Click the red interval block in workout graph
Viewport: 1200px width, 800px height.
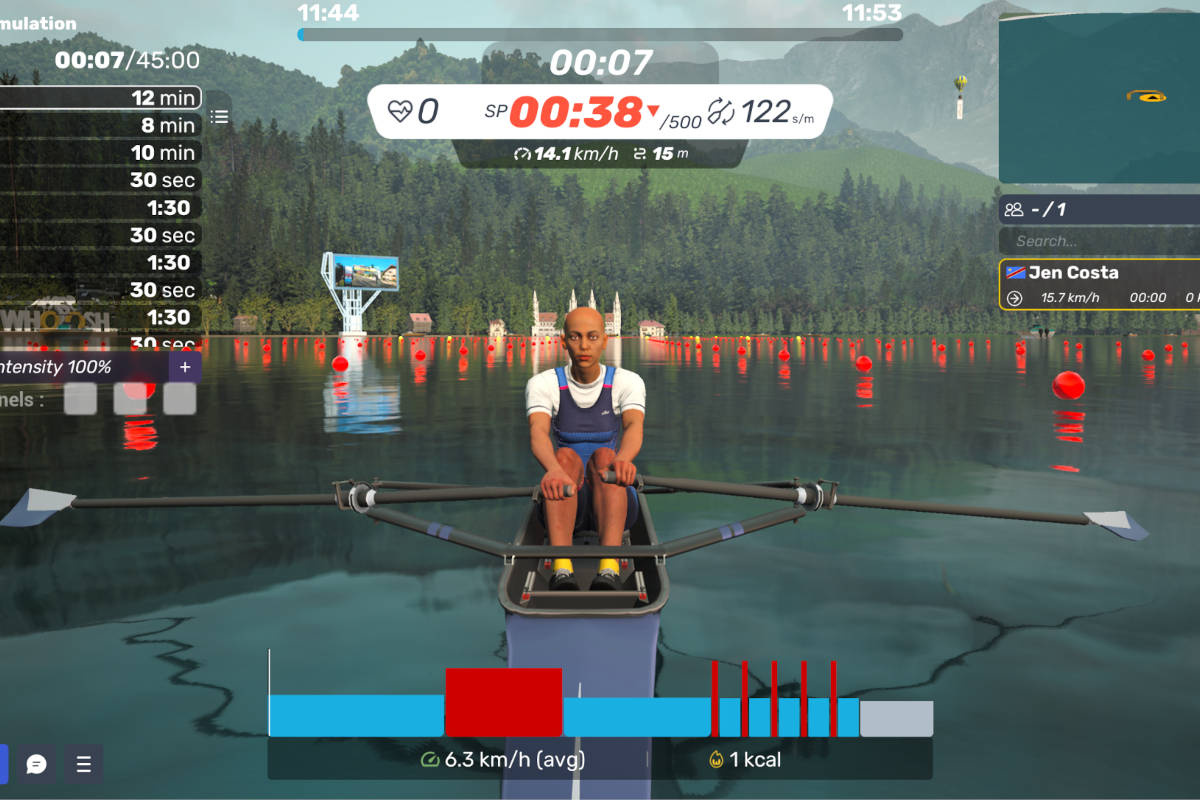click(x=503, y=702)
